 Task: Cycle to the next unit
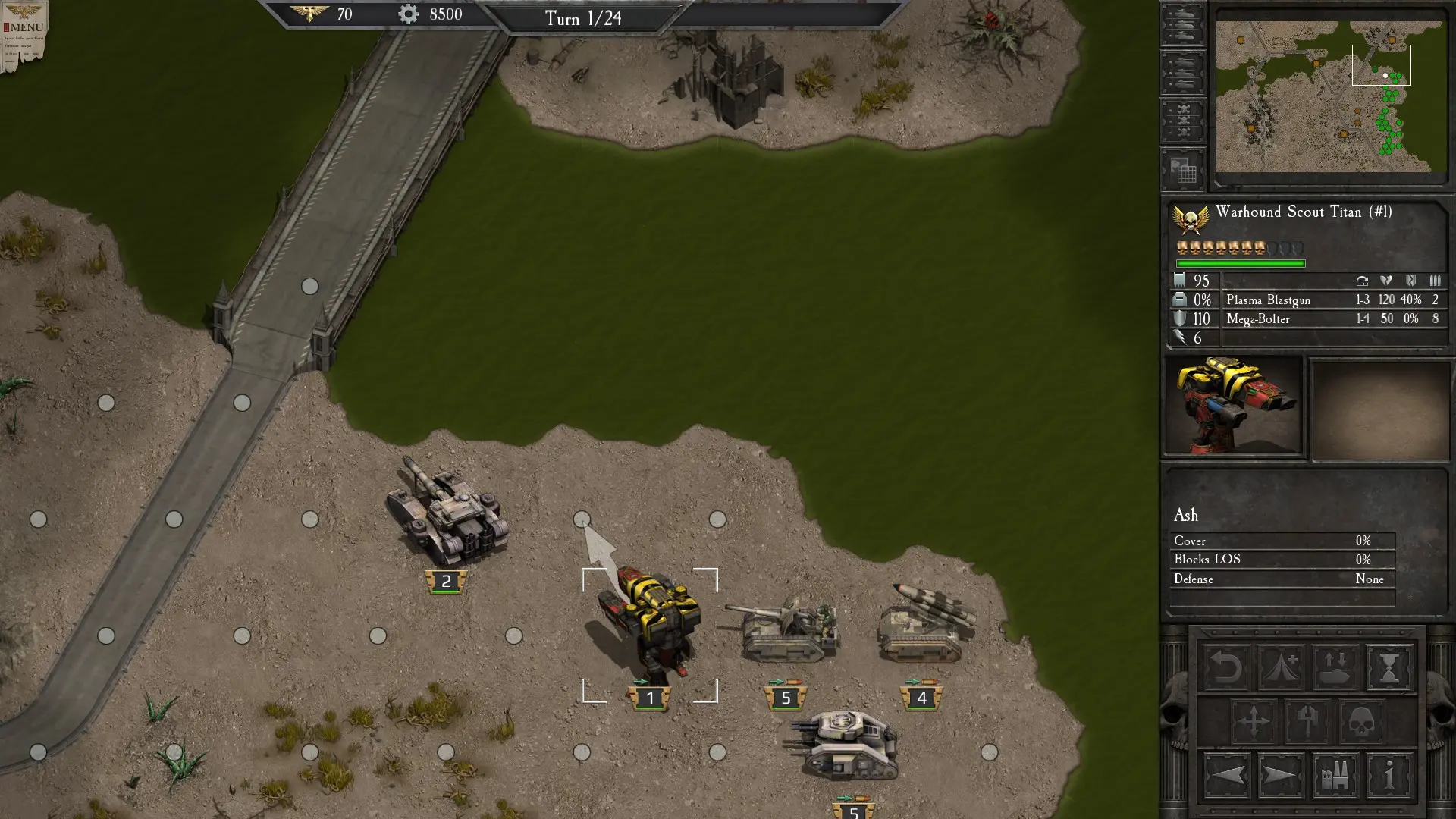1281,776
